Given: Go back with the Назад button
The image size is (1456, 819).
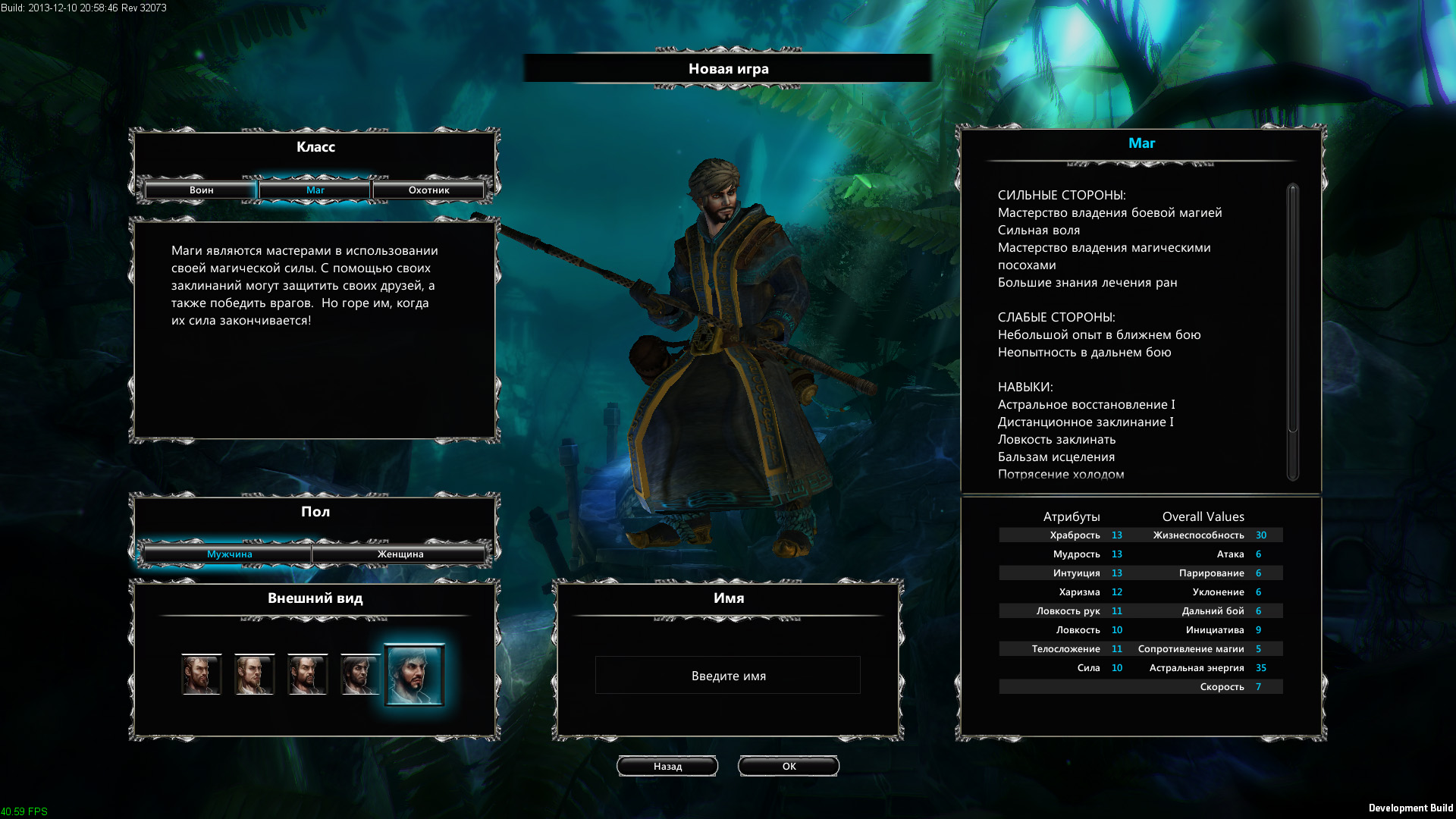Looking at the screenshot, I should [x=667, y=766].
